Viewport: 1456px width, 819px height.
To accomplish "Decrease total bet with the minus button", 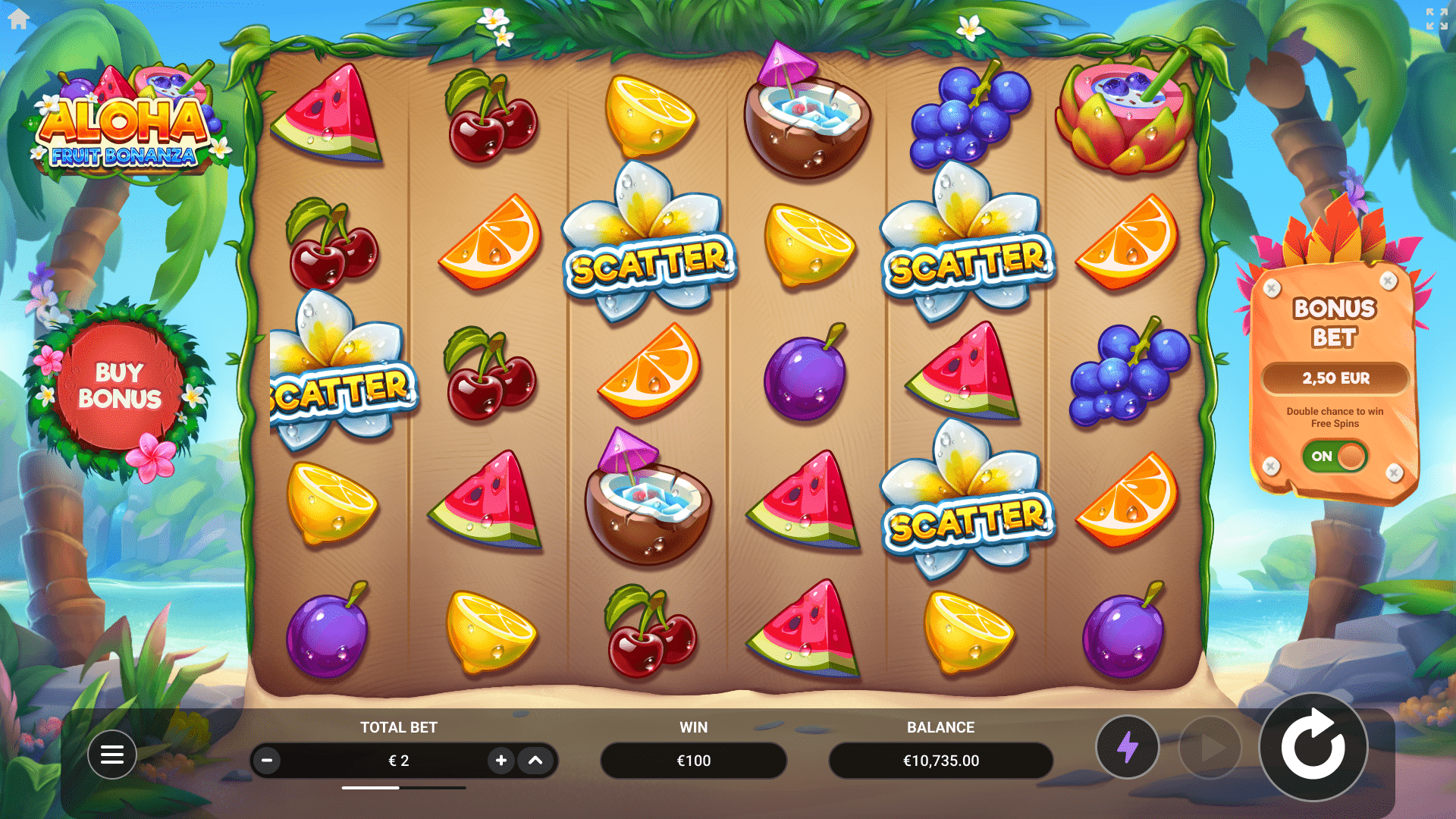I will click(x=267, y=760).
